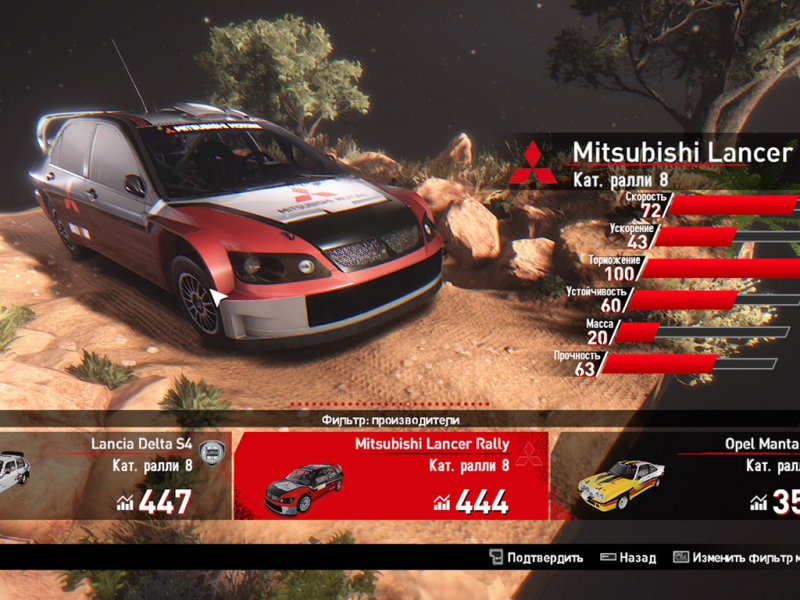
Task: Change the filter via Изменить фильтр
Action: pos(737,558)
